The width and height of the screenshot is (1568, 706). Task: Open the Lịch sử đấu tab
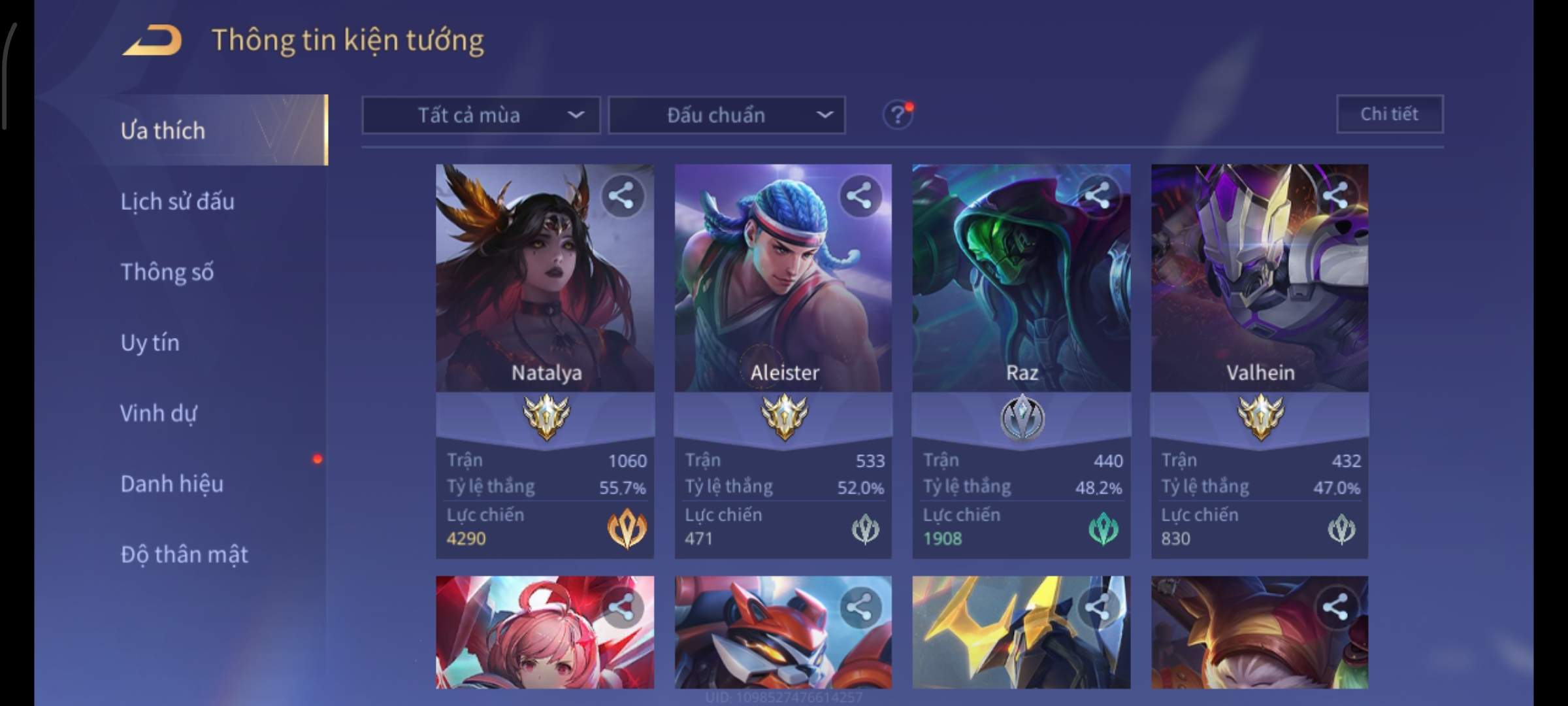(177, 201)
